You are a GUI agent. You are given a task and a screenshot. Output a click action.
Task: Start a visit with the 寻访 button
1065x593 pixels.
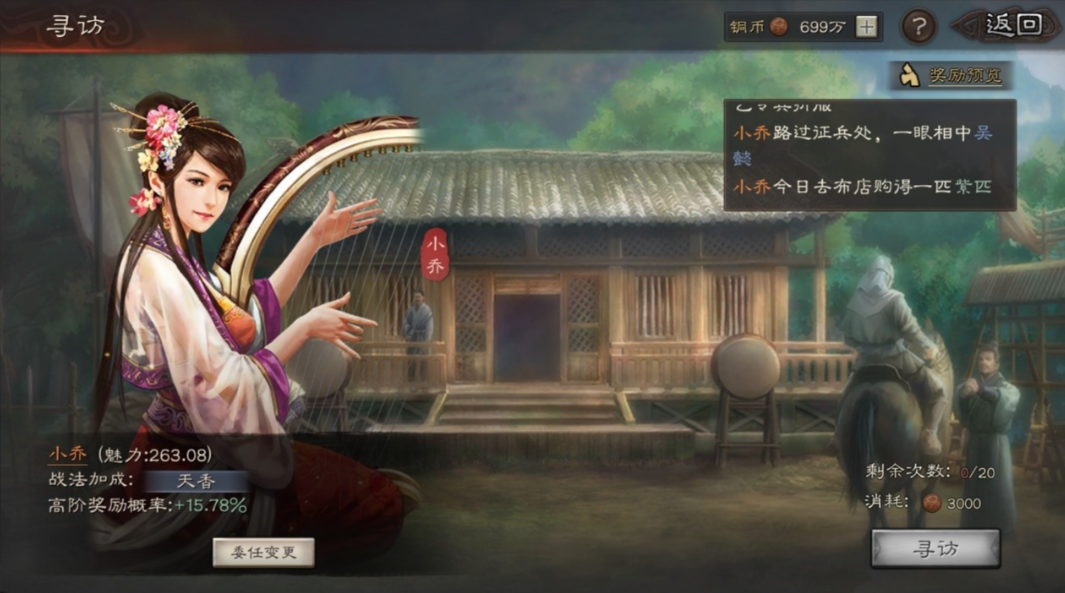935,548
